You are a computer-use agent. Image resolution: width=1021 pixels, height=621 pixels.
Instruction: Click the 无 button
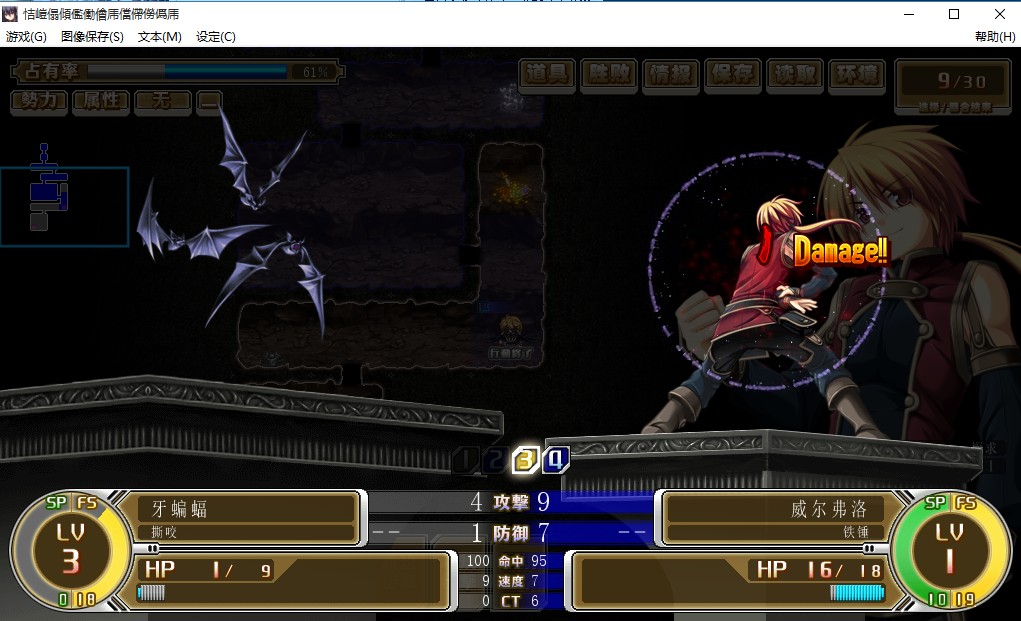[x=162, y=101]
